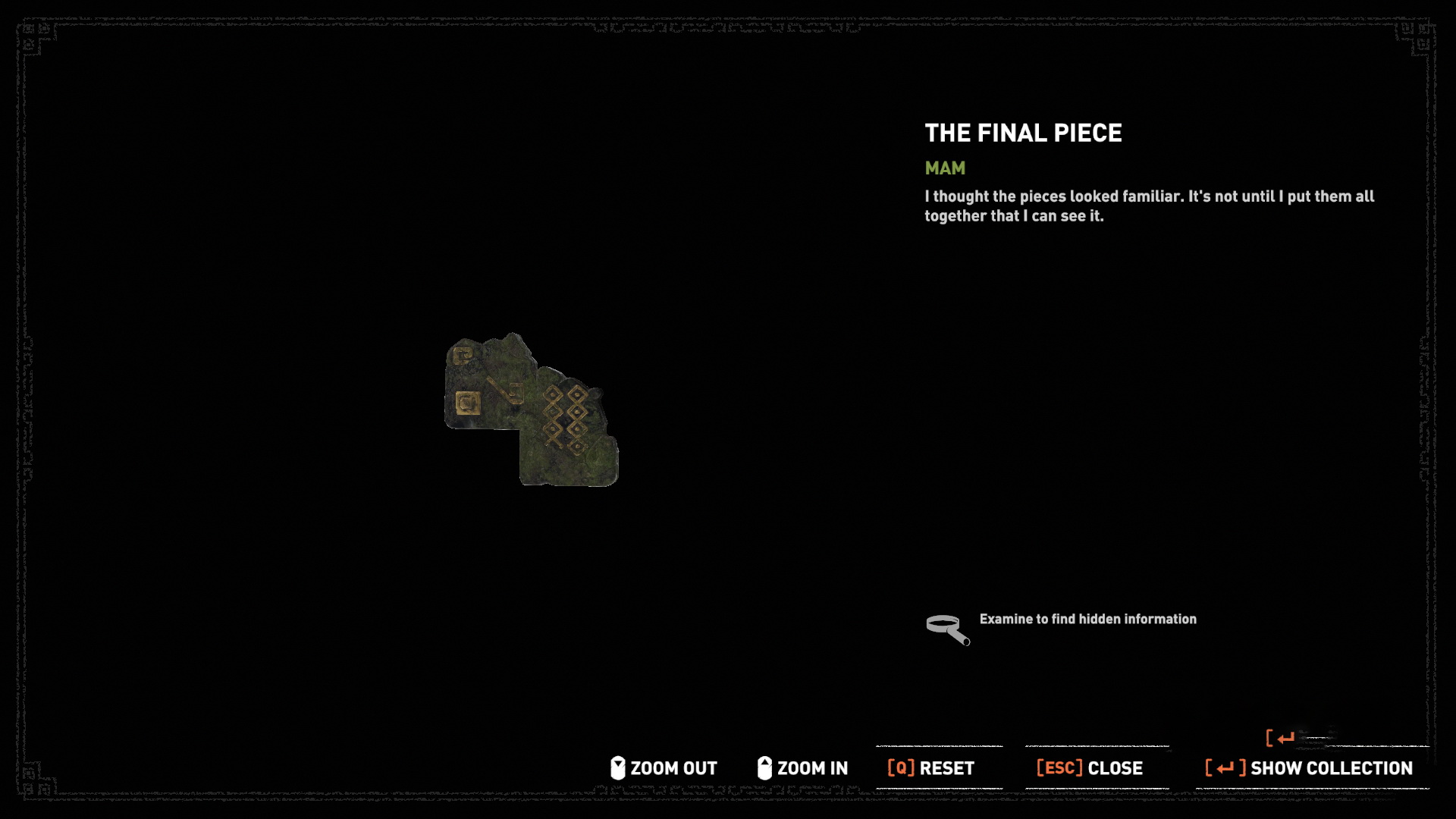
Task: Close the artifact viewer
Action: tap(1090, 768)
